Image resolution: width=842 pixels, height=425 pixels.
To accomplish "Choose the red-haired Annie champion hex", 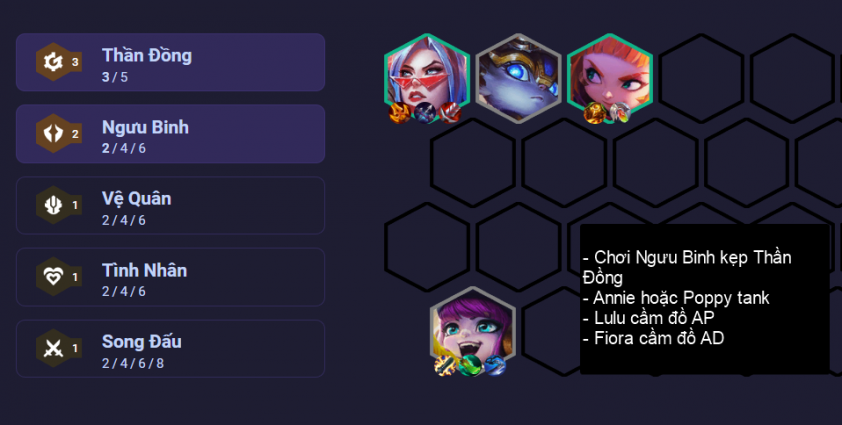I will [609, 76].
